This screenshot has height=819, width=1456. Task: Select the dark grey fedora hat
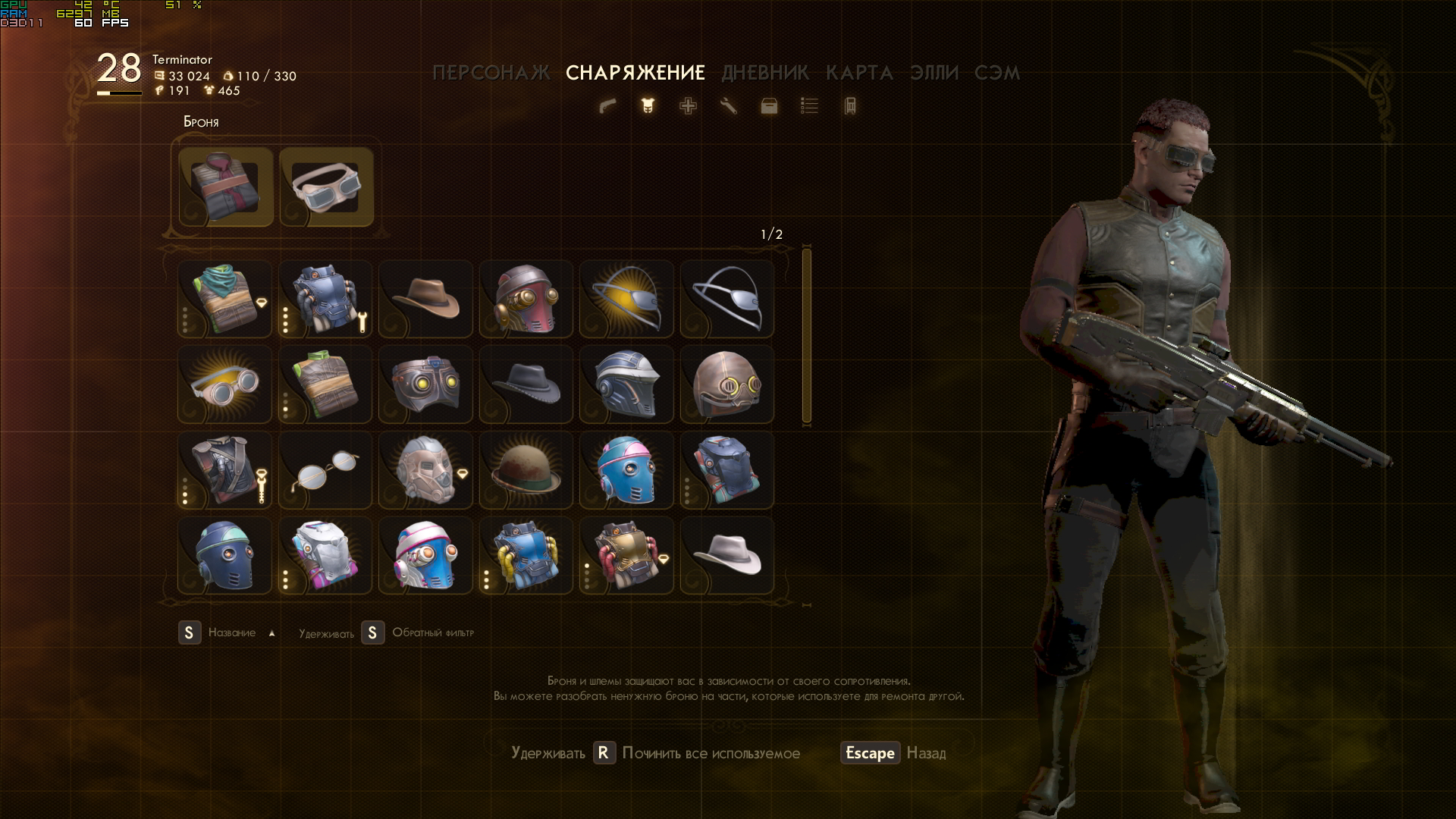coord(526,384)
